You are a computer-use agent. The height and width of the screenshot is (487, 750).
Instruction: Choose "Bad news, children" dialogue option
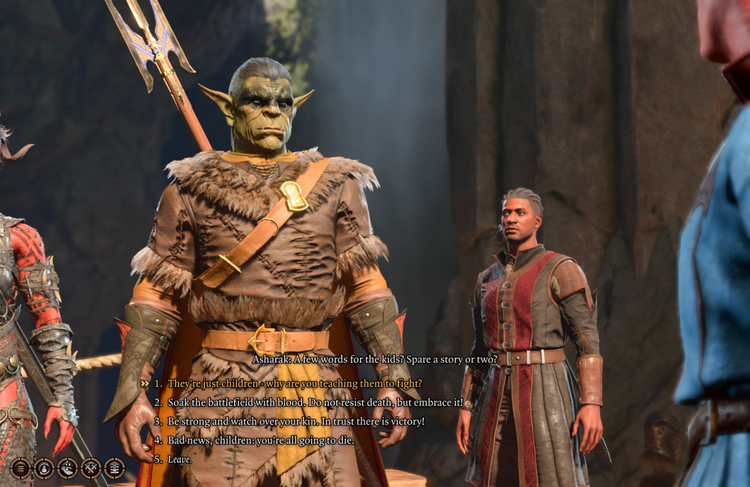260,440
